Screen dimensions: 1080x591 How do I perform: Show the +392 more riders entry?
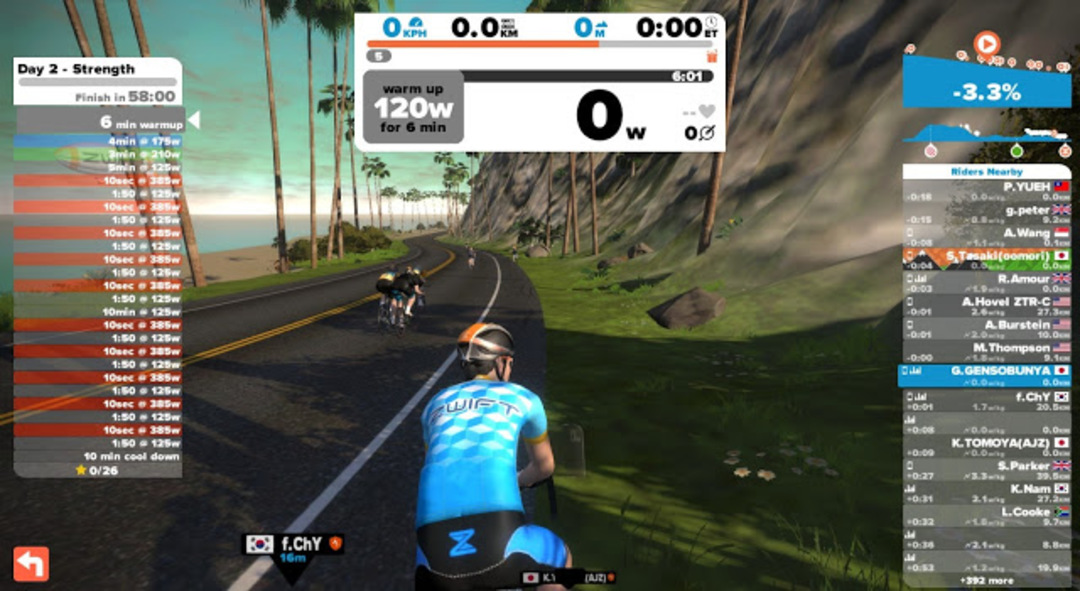(986, 580)
